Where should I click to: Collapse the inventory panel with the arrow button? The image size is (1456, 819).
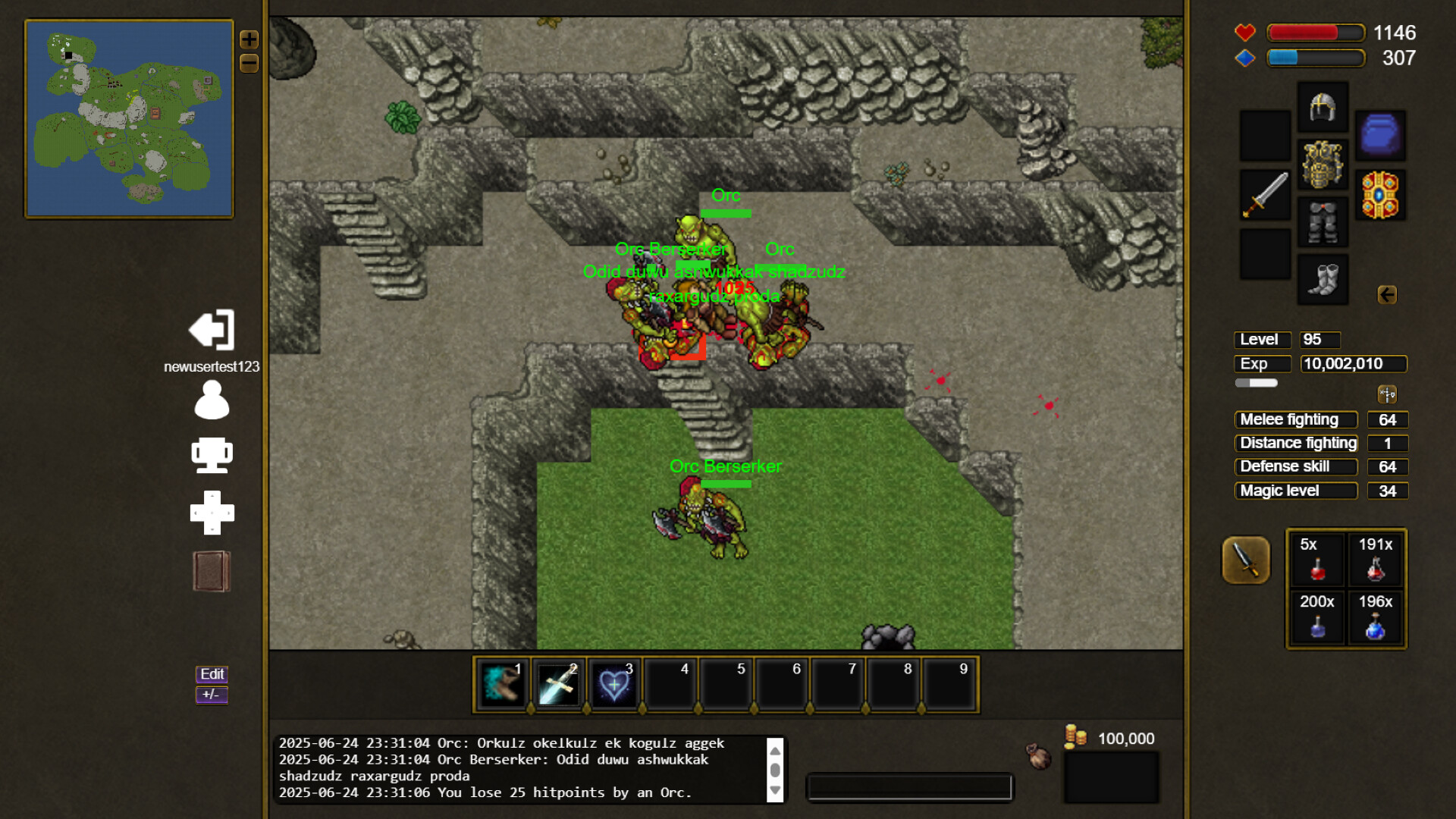(x=1389, y=296)
